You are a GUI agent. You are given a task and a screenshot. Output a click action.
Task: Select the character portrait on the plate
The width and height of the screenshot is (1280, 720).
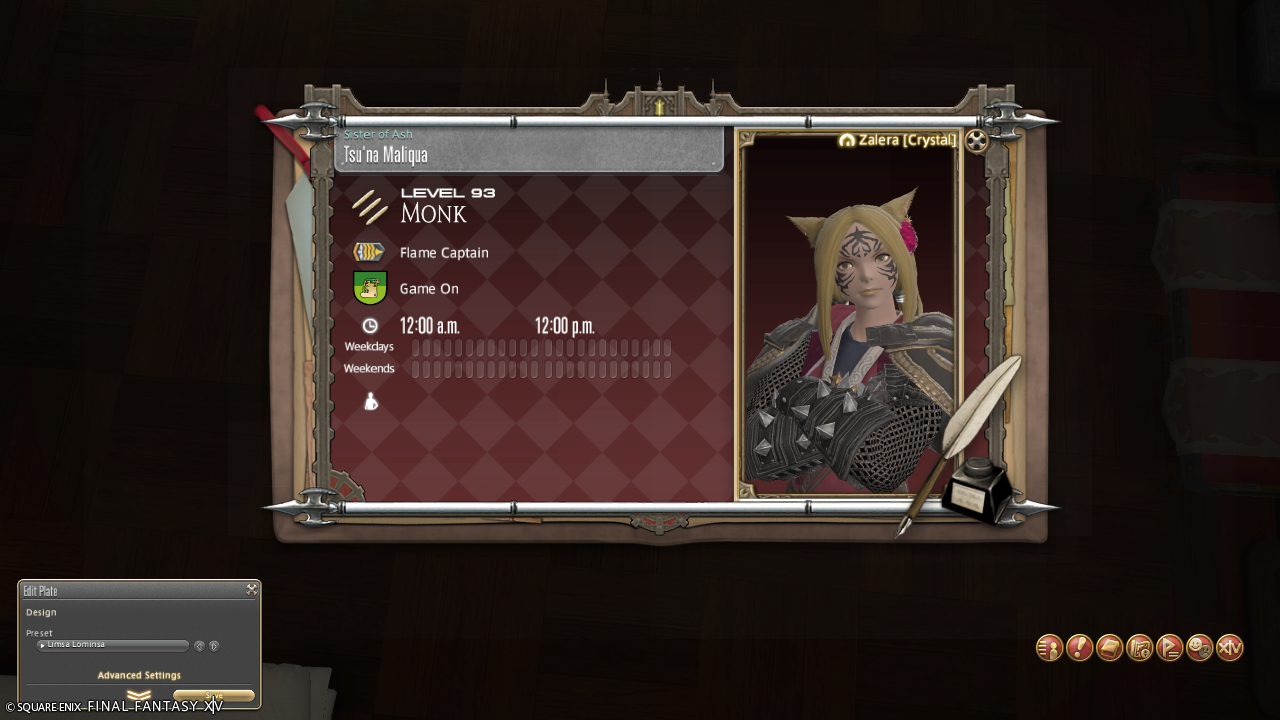pos(848,320)
